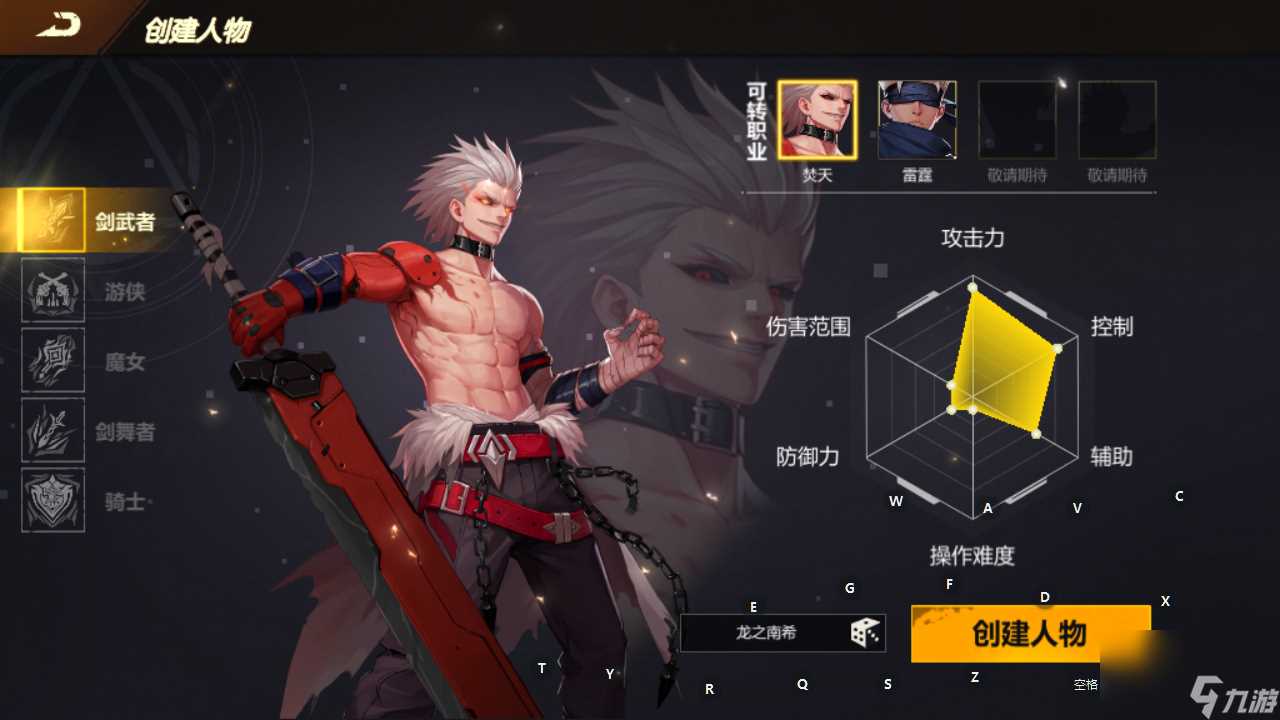Select the 魔女 class icon

(x=52, y=362)
